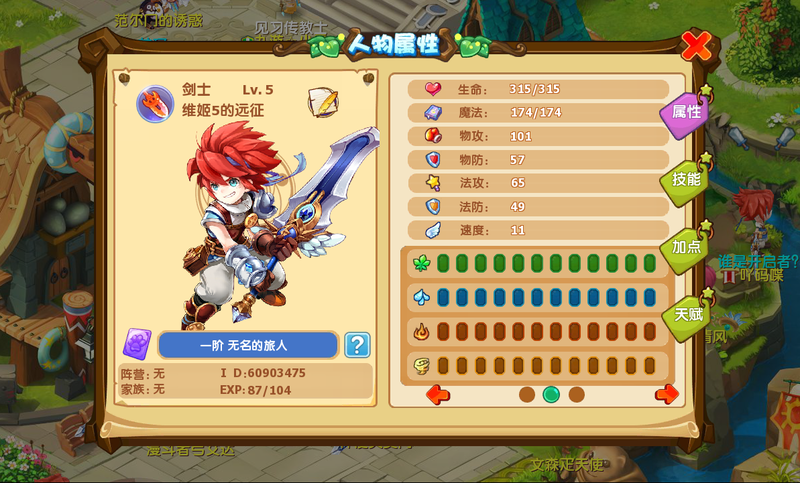Click the blue question mark help button
Viewport: 800px width, 483px height.
point(357,345)
